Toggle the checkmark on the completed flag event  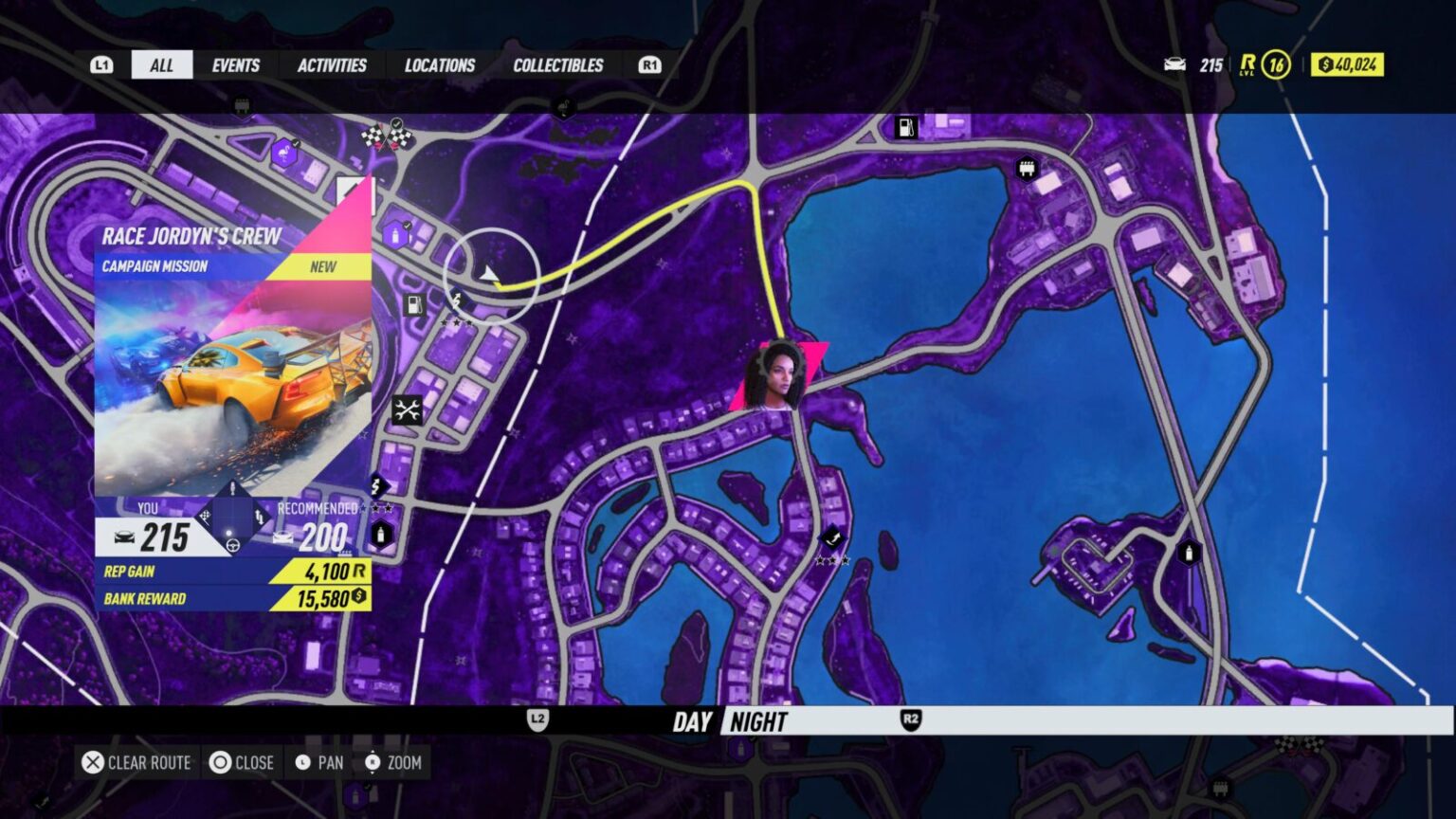pyautogui.click(x=395, y=122)
